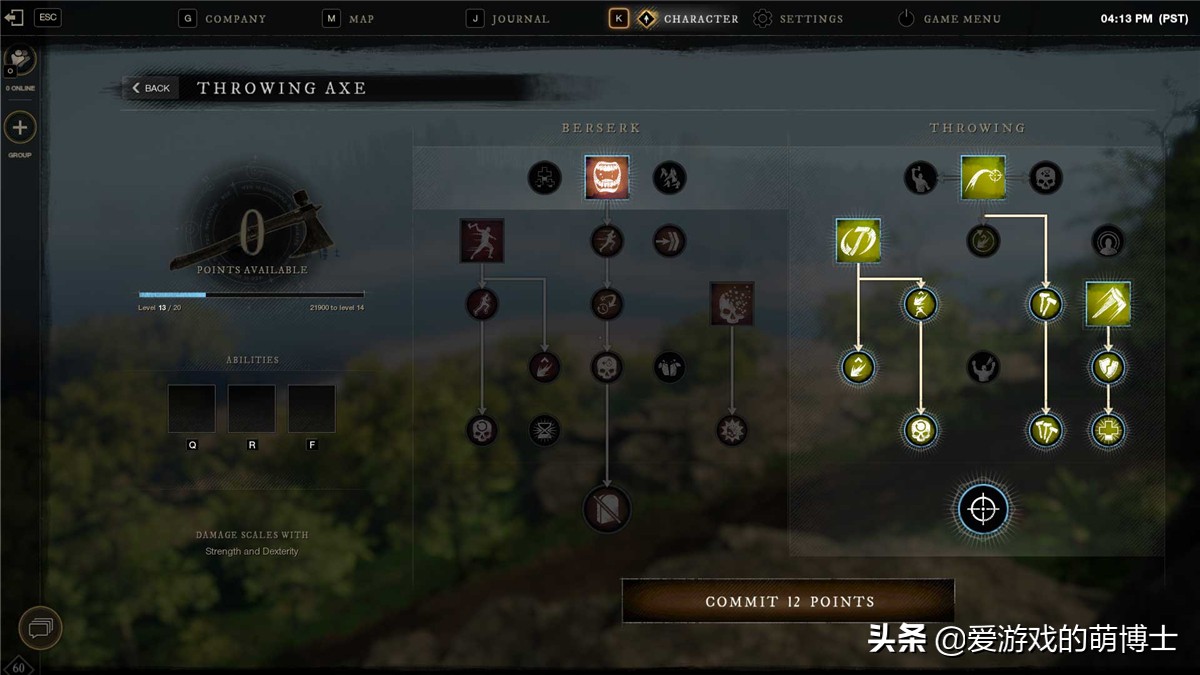Select the locked bottom Berserk tree node
Image resolution: width=1200 pixels, height=675 pixels.
tap(607, 509)
